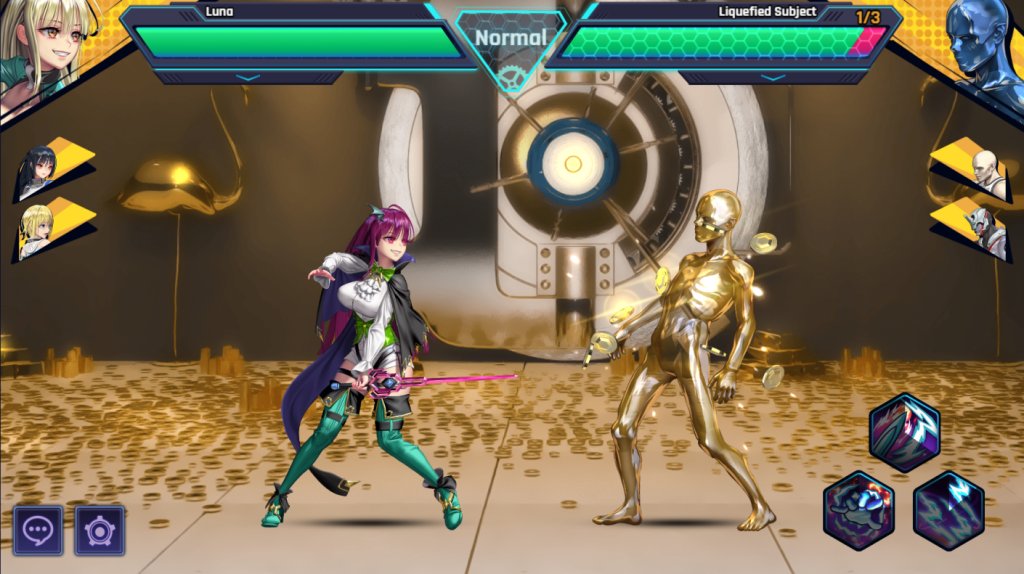The width and height of the screenshot is (1024, 574).
Task: Open the gear settings button
Action: [x=100, y=530]
